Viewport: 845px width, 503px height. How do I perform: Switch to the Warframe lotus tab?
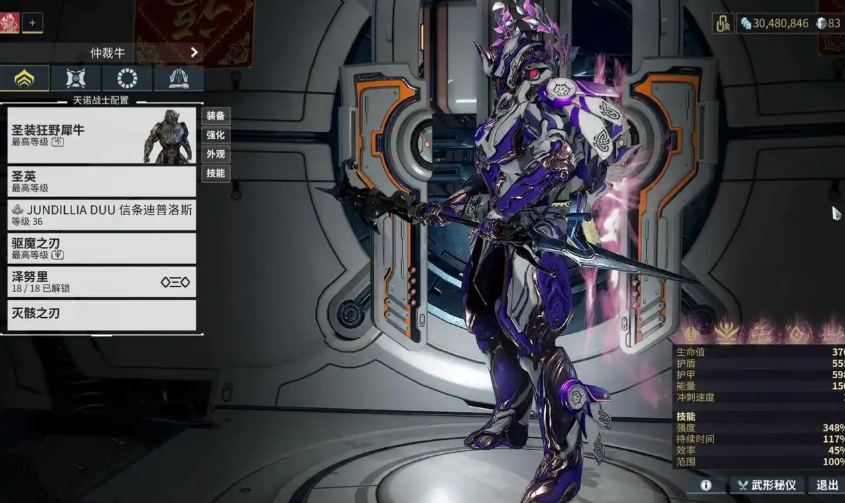[x=25, y=79]
